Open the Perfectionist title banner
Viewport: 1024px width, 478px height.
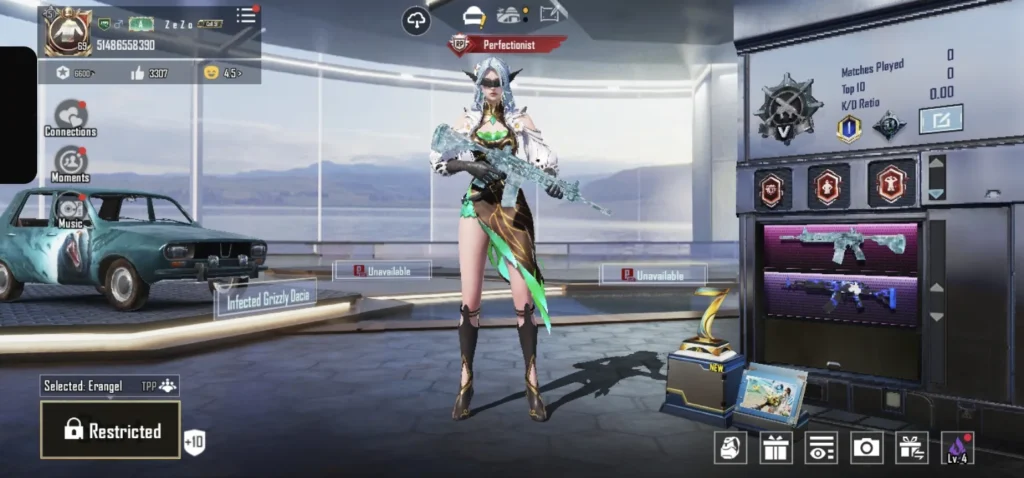(508, 45)
